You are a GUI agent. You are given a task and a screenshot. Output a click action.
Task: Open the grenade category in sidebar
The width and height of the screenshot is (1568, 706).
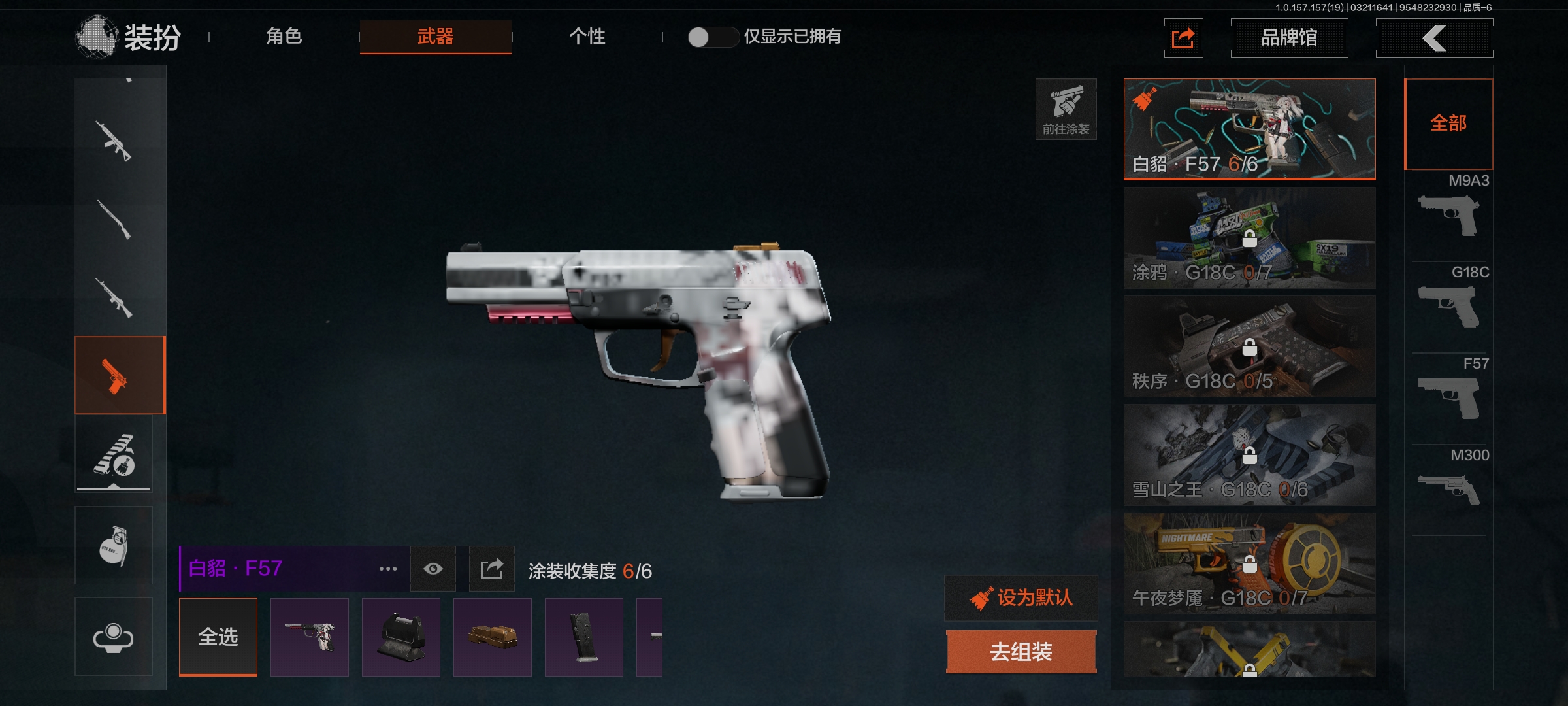click(x=114, y=545)
